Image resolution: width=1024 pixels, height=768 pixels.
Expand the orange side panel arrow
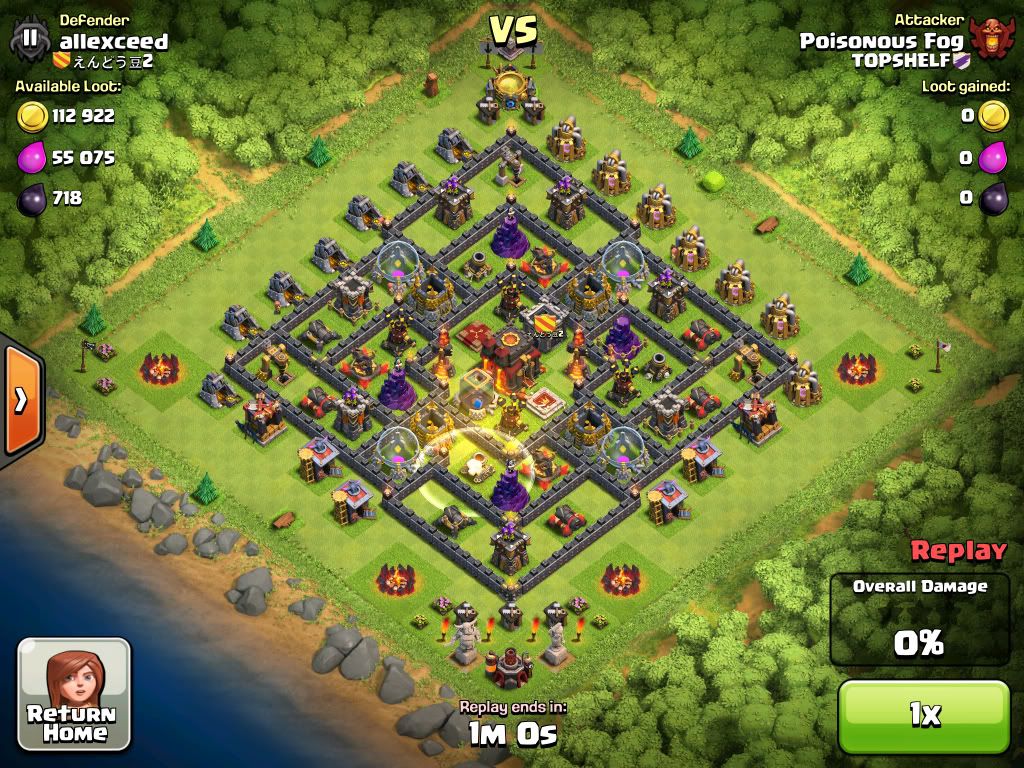coord(20,400)
